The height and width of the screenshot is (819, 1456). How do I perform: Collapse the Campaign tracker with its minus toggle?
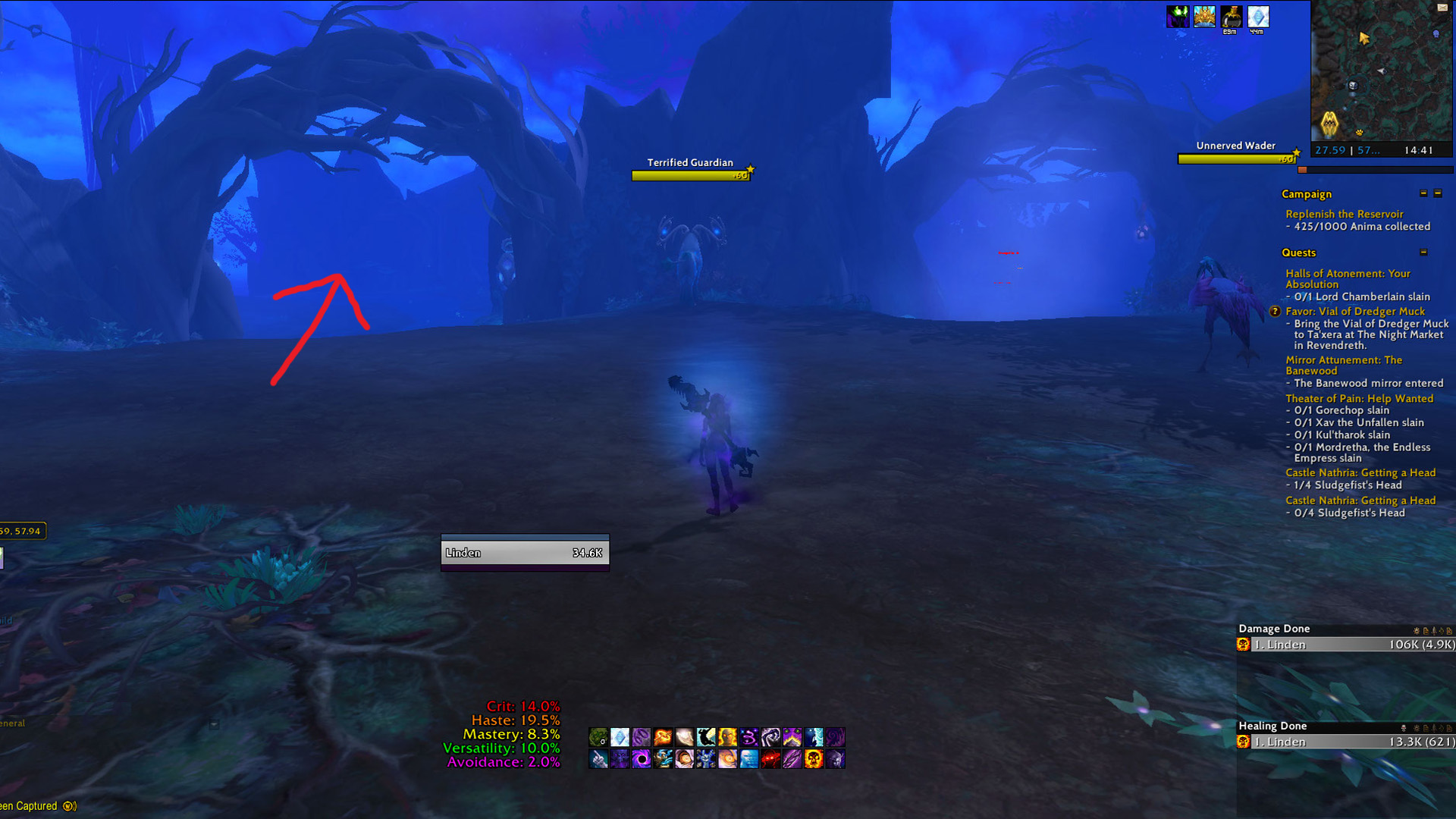coord(1423,194)
